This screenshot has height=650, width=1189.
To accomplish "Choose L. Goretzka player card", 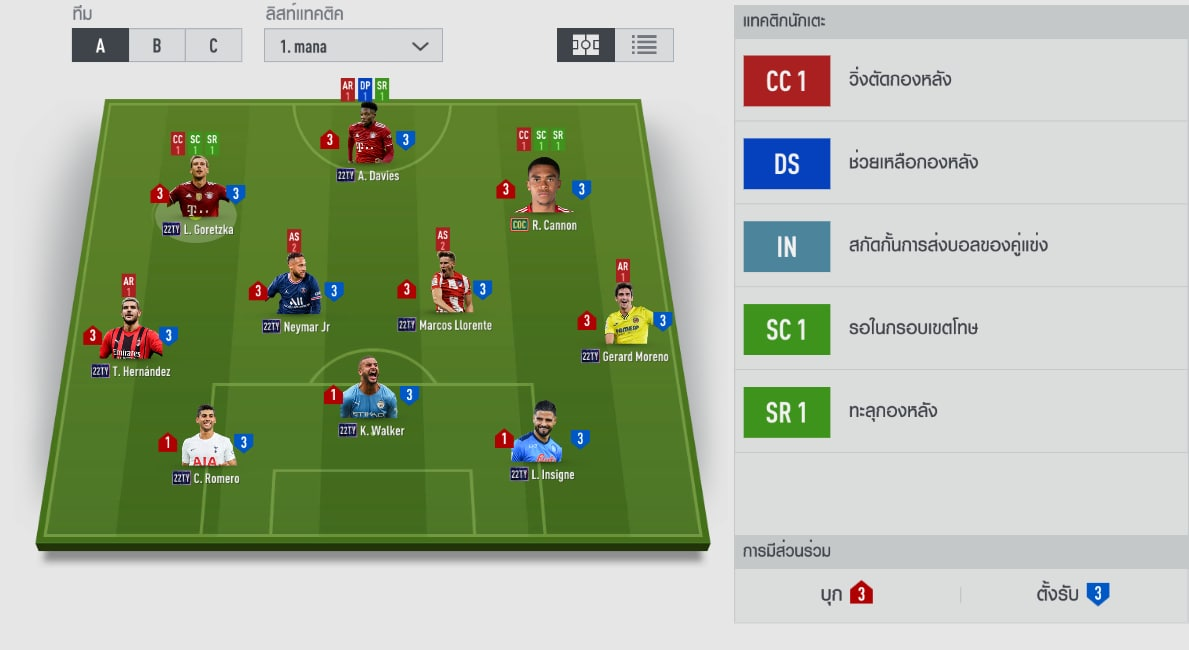I will pos(197,198).
